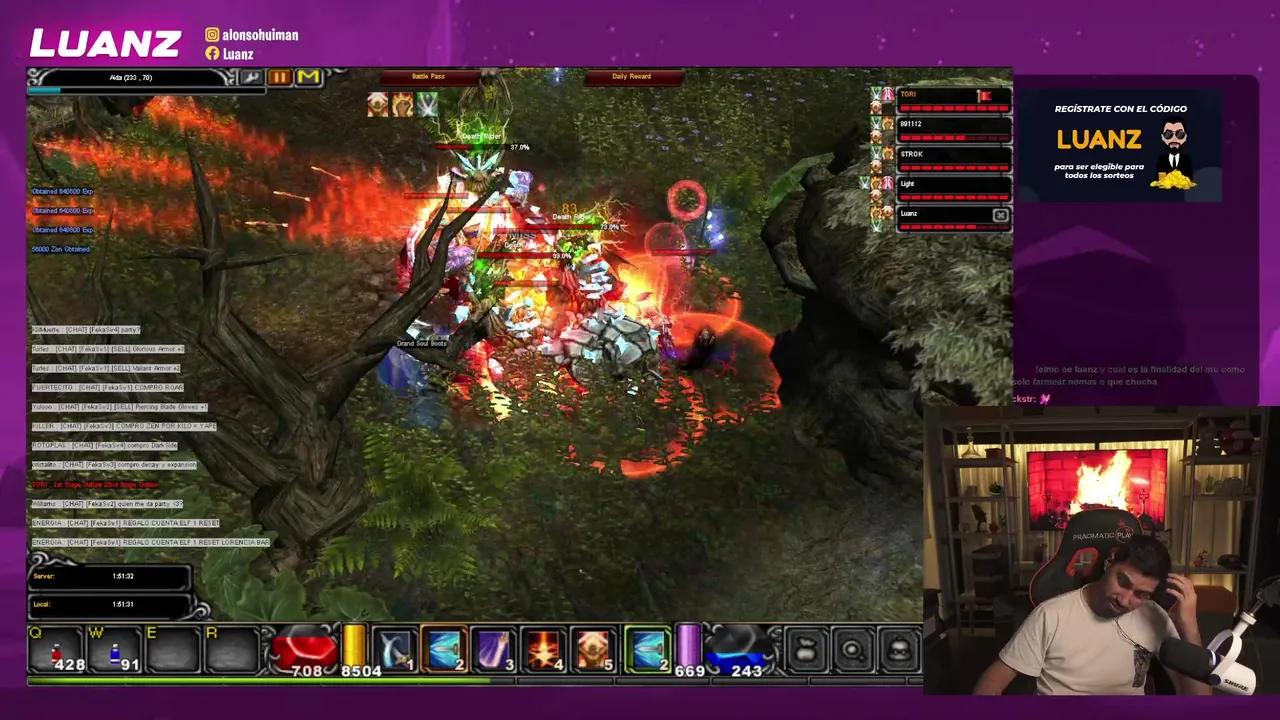Click the yellow M map icon
The image size is (1280, 720).
tap(308, 77)
